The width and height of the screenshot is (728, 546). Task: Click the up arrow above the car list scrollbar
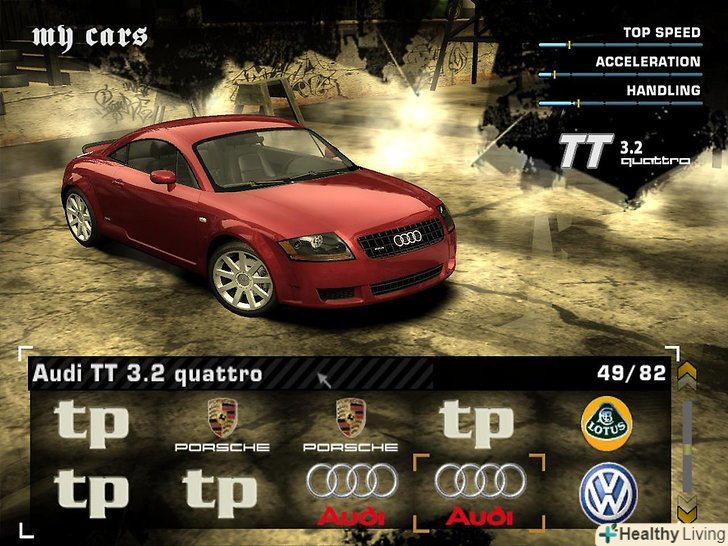coord(687,376)
